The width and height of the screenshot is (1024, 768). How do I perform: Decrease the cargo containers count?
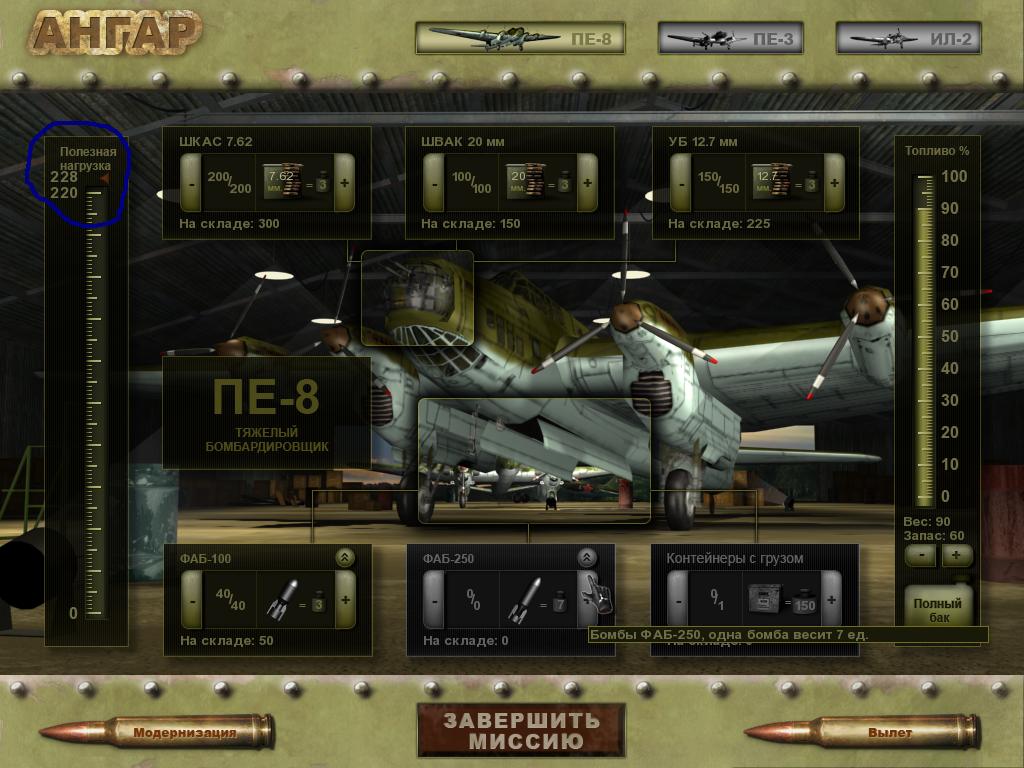[679, 600]
